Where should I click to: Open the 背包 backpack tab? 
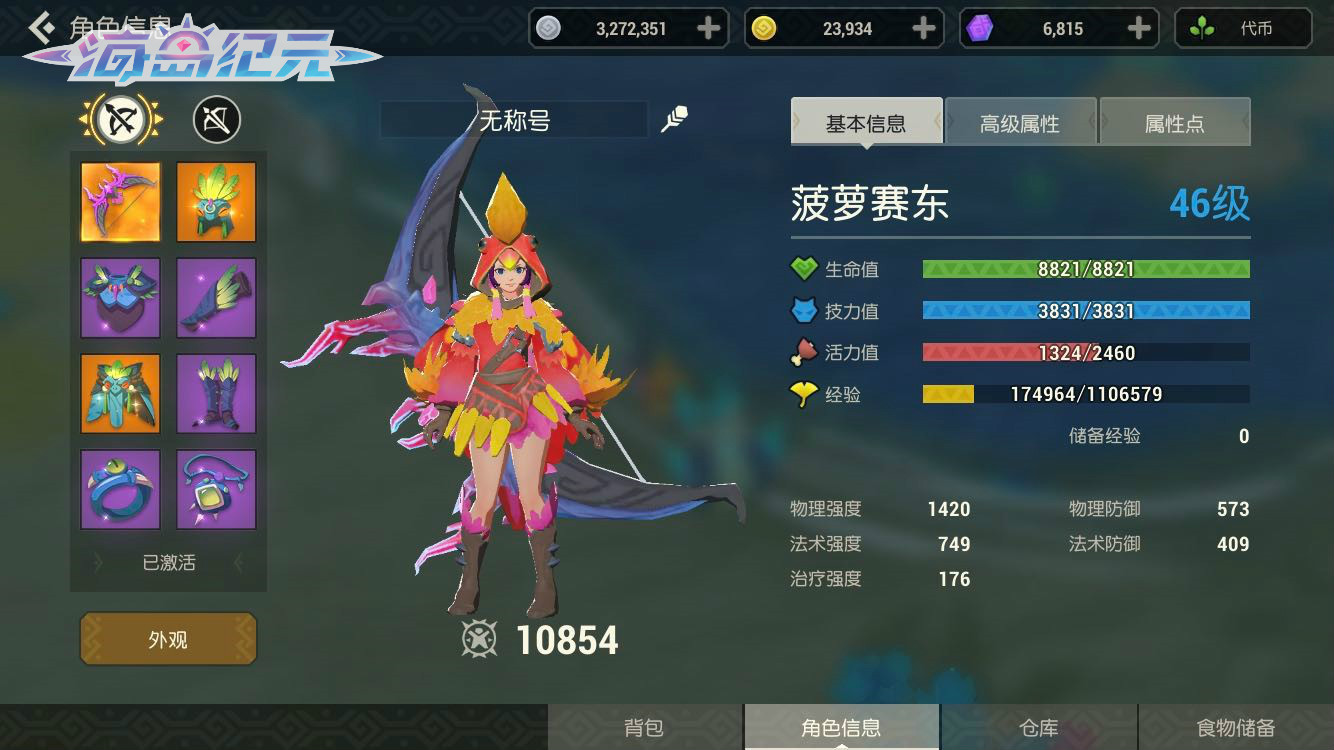[x=644, y=727]
